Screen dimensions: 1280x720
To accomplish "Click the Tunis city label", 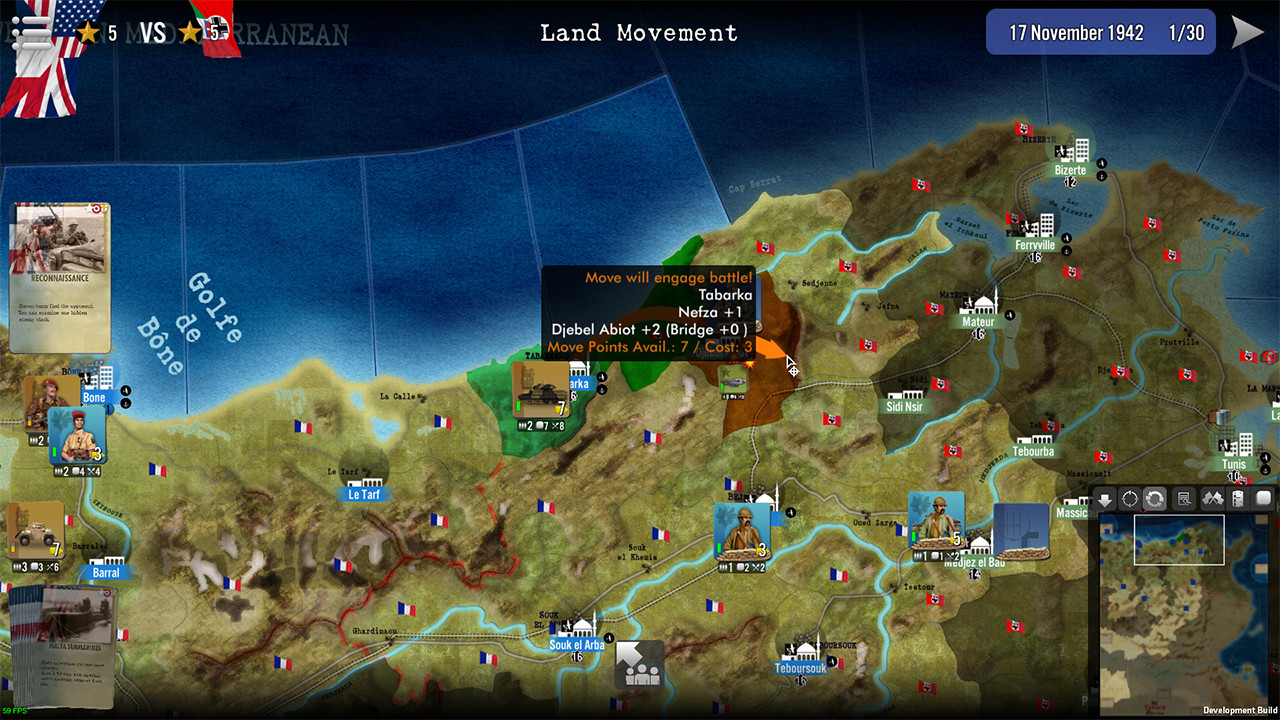I will click(x=1234, y=463).
